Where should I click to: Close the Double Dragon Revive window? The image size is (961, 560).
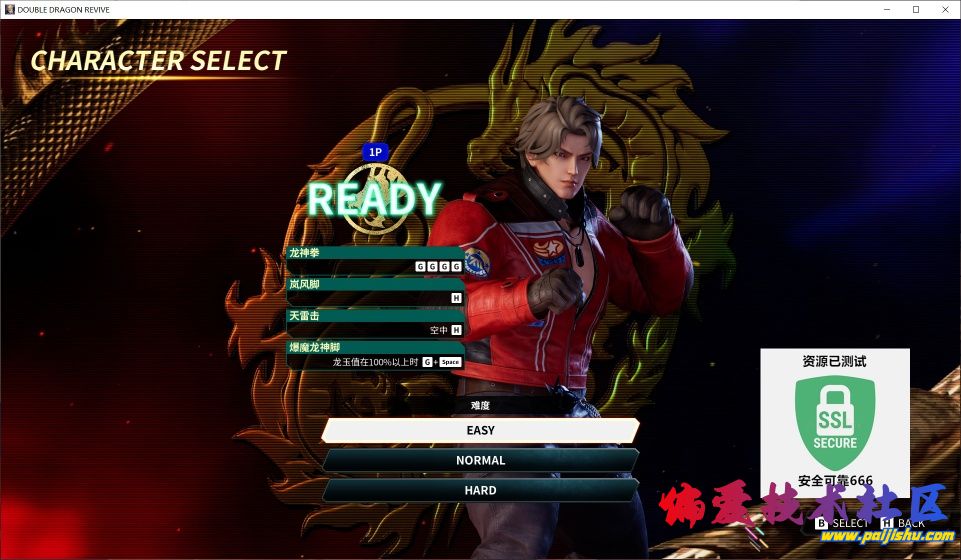[943, 9]
